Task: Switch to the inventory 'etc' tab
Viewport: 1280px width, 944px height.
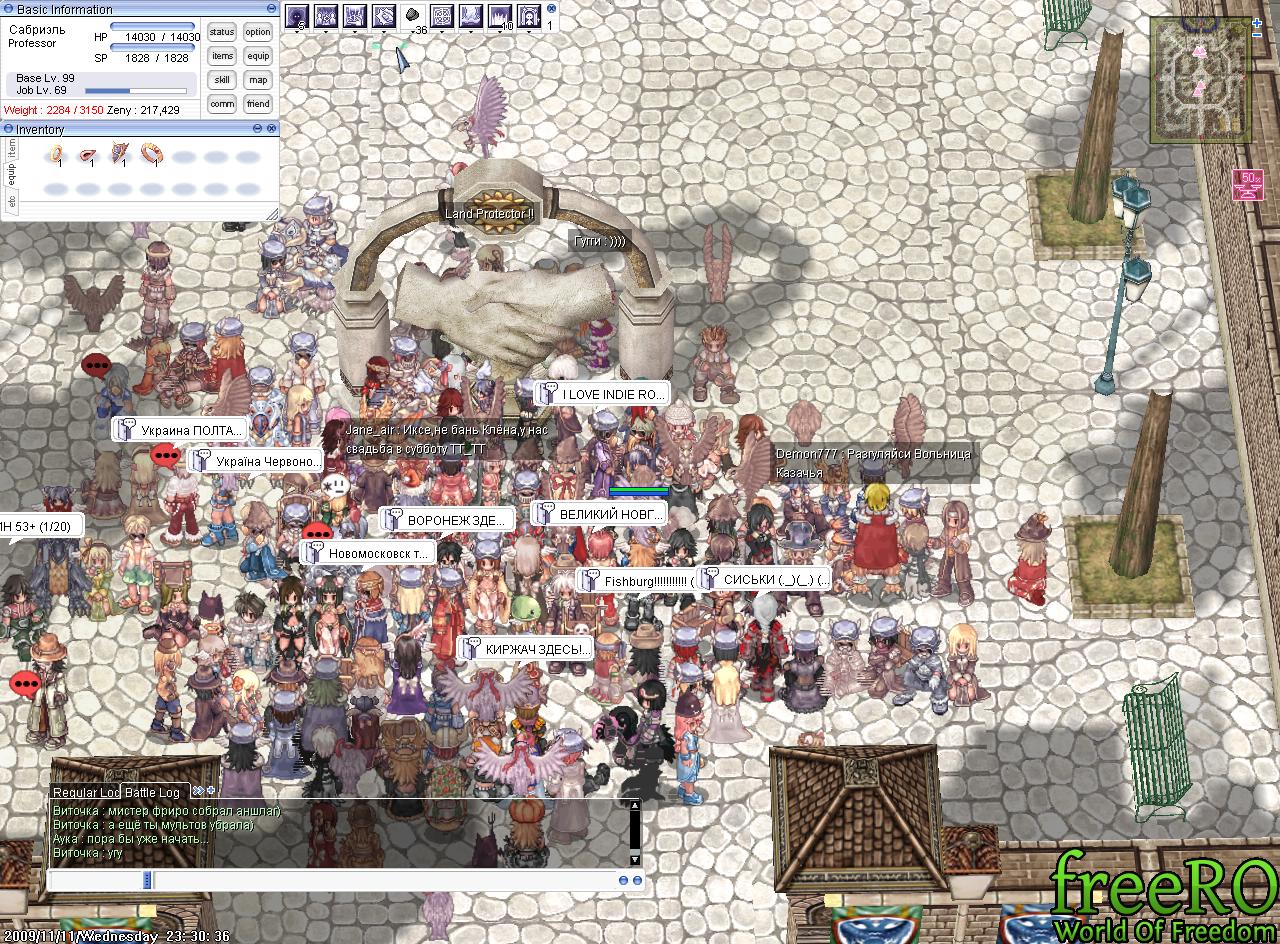Action: [x=12, y=201]
